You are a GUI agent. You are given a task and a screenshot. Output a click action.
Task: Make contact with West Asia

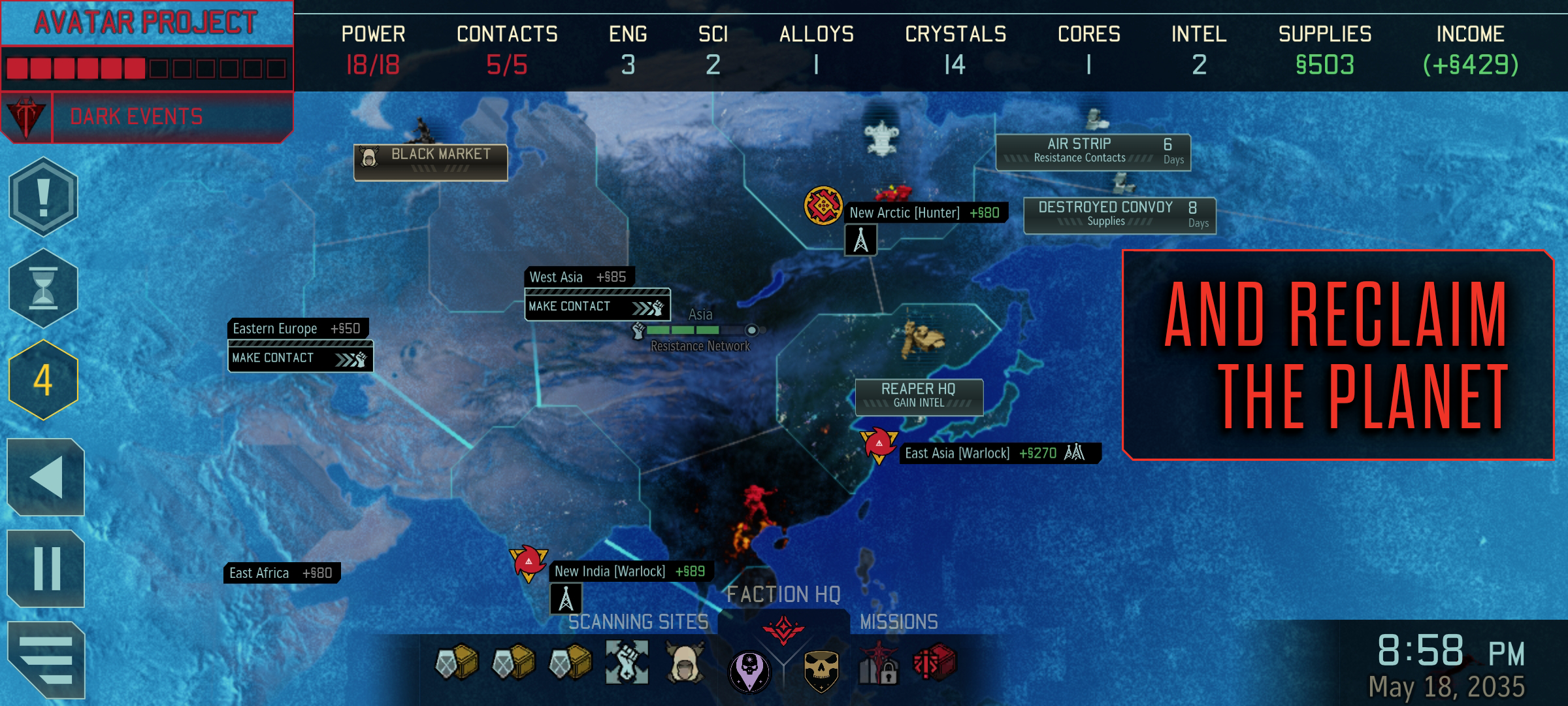(596, 306)
